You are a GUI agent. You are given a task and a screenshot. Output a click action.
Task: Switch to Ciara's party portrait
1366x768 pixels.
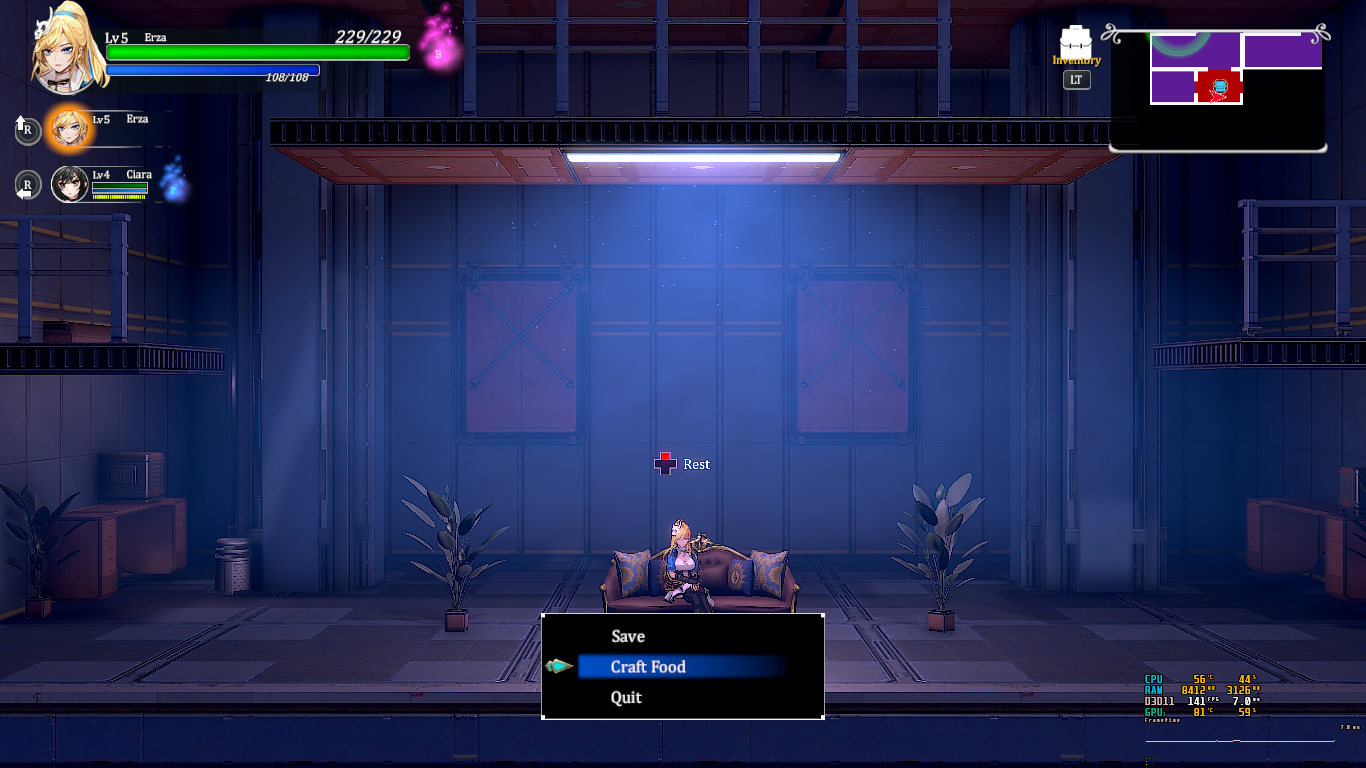click(x=70, y=184)
